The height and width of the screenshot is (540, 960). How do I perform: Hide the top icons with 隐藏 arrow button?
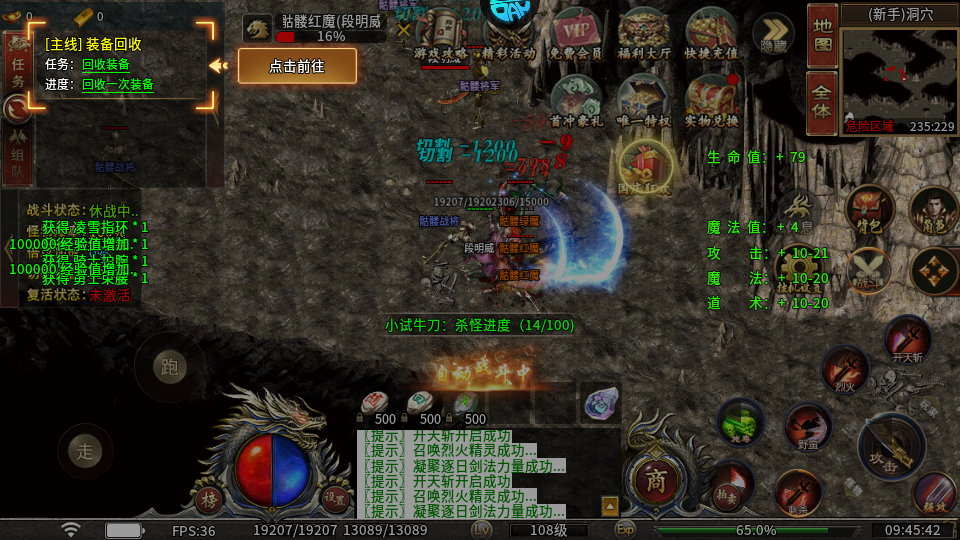773,33
